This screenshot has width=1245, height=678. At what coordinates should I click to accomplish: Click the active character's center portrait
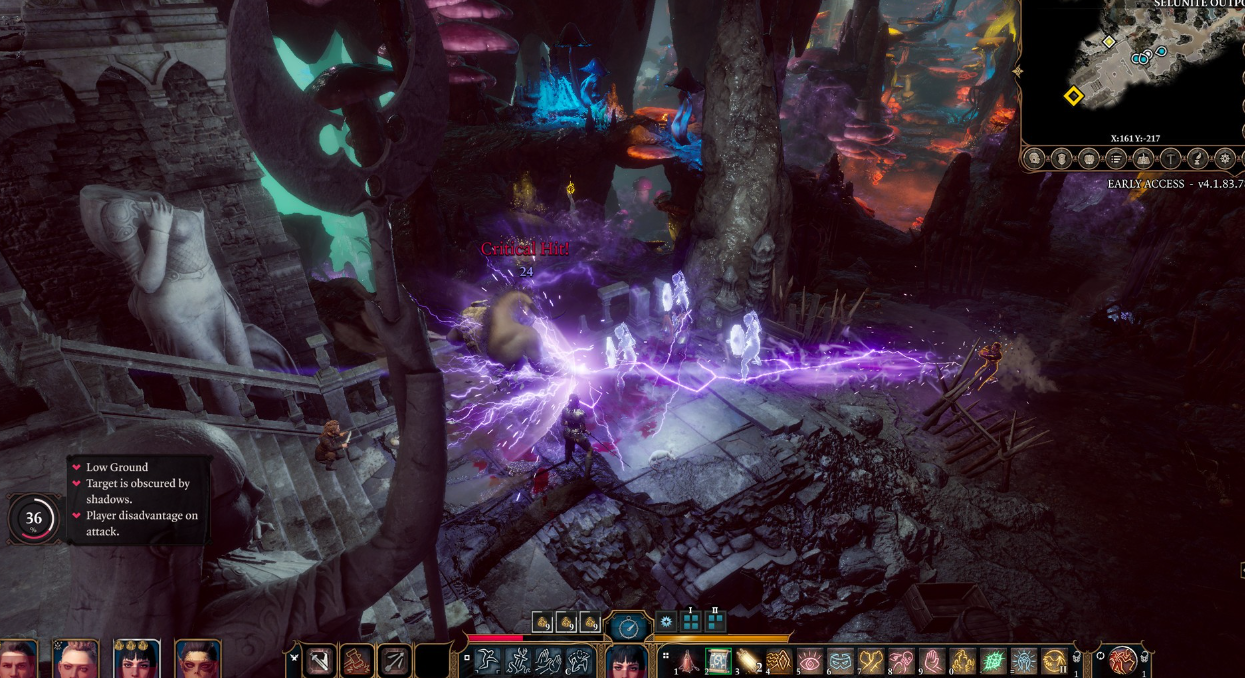pos(629,661)
